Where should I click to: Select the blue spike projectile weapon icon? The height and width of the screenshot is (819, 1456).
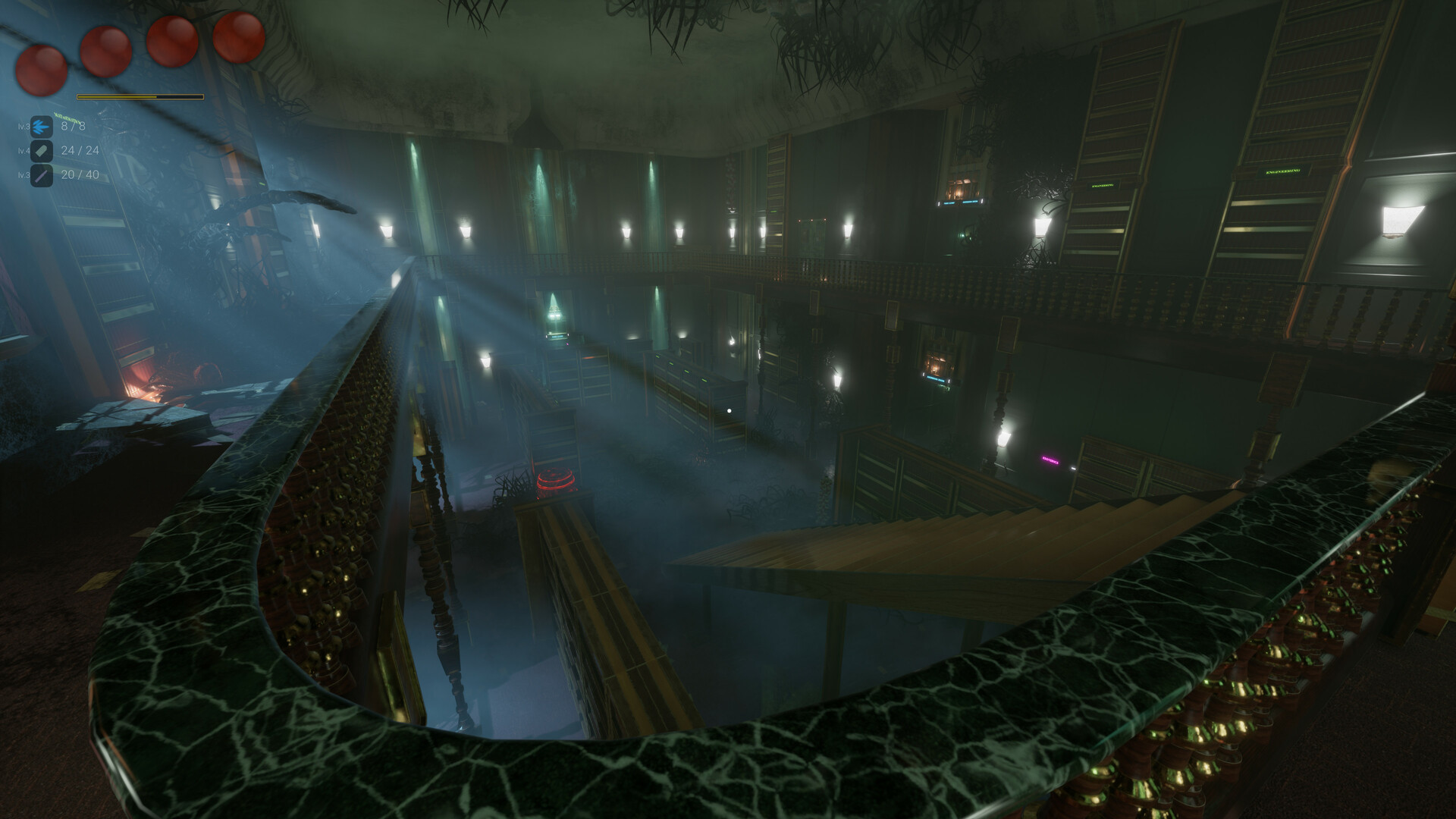pyautogui.click(x=41, y=127)
